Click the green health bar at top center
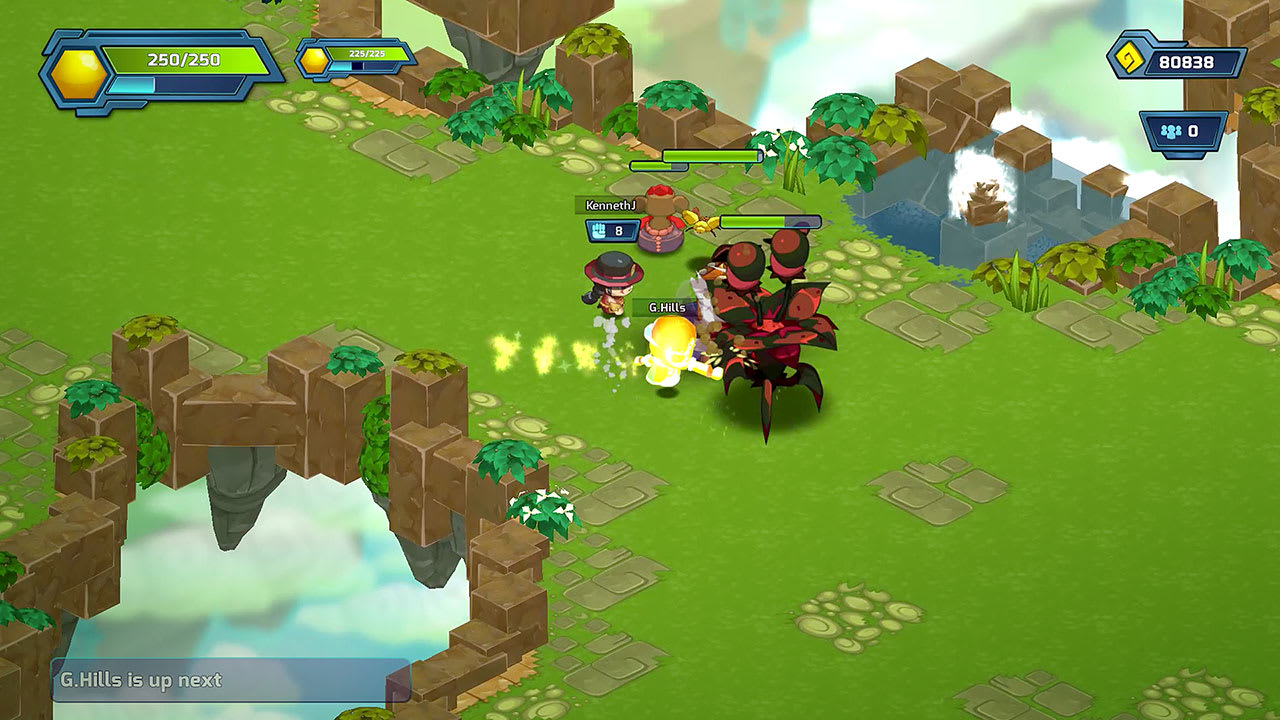This screenshot has height=720, width=1280. click(x=711, y=156)
